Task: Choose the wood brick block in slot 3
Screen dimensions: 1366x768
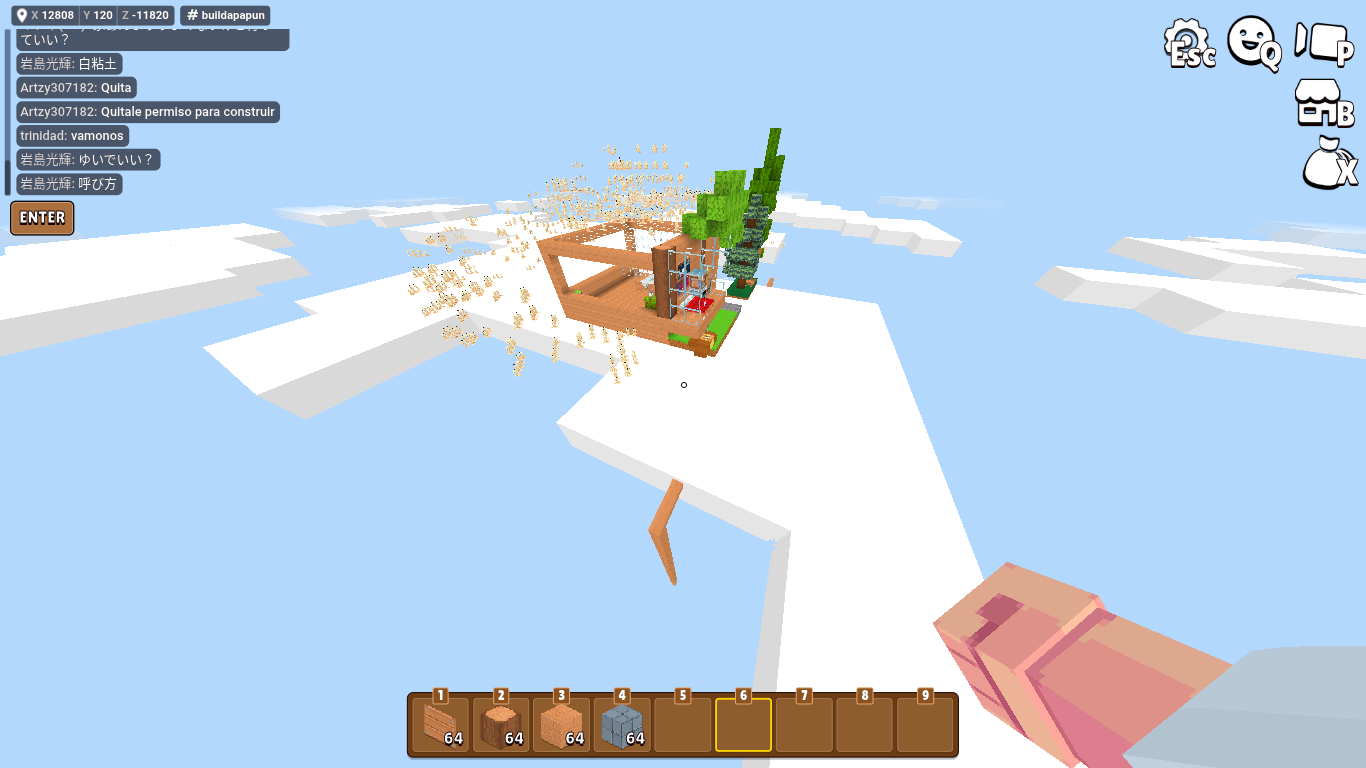Action: 562,725
